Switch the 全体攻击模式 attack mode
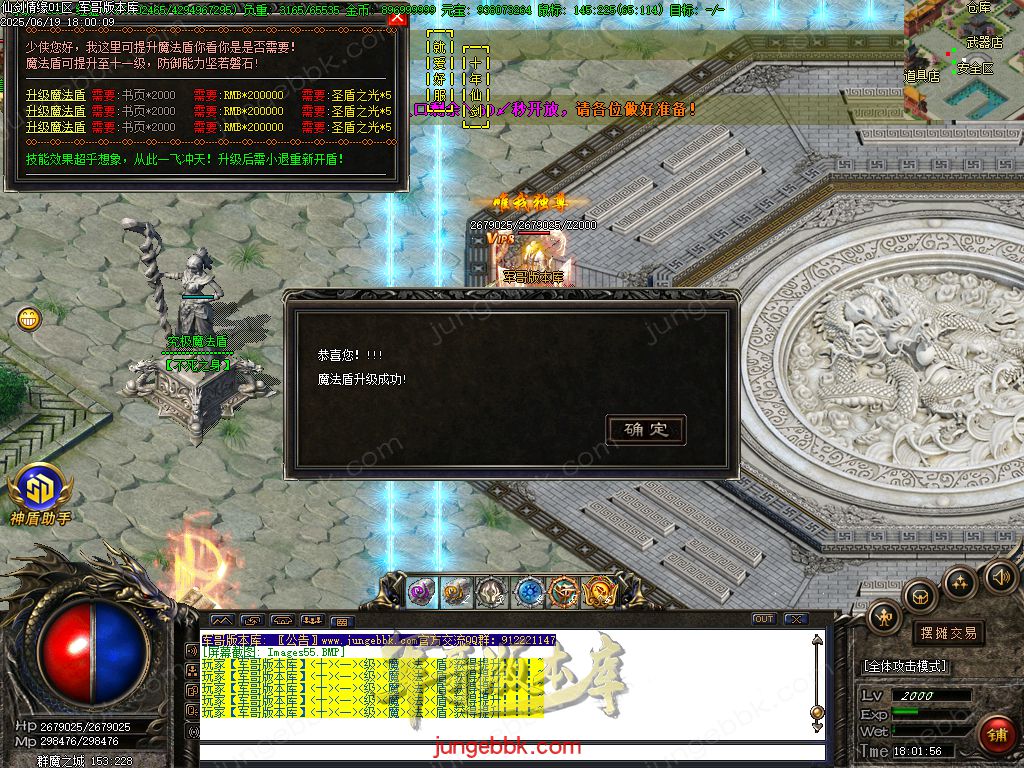The height and width of the screenshot is (768, 1024). point(904,666)
